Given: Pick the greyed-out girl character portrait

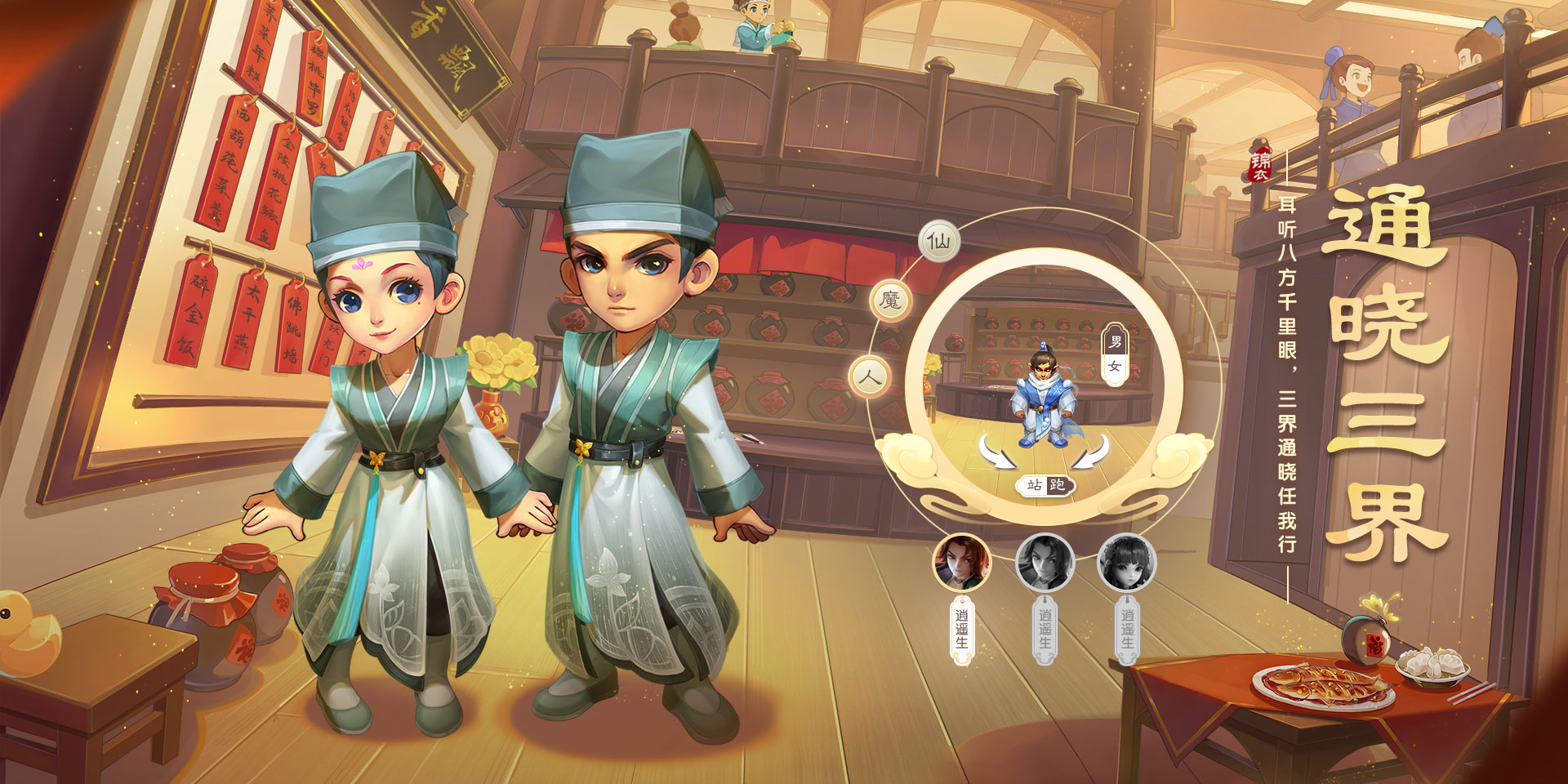Looking at the screenshot, I should [x=1126, y=562].
